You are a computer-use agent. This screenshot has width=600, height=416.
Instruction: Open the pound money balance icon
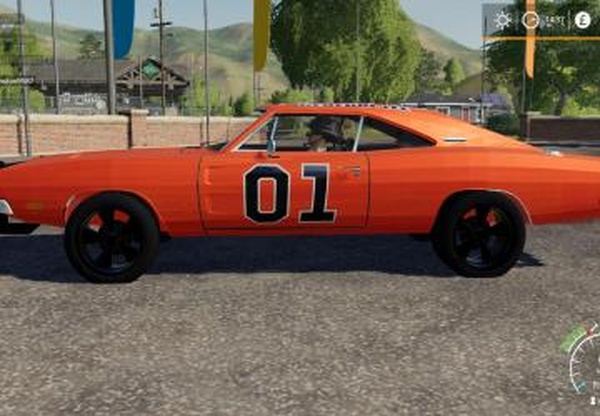[582, 20]
